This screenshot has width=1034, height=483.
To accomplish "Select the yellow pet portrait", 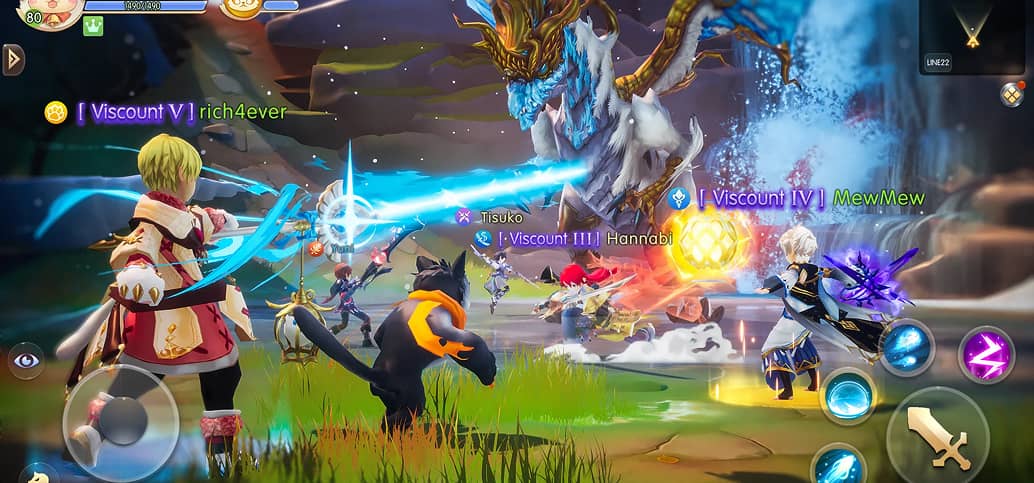I will click(241, 8).
